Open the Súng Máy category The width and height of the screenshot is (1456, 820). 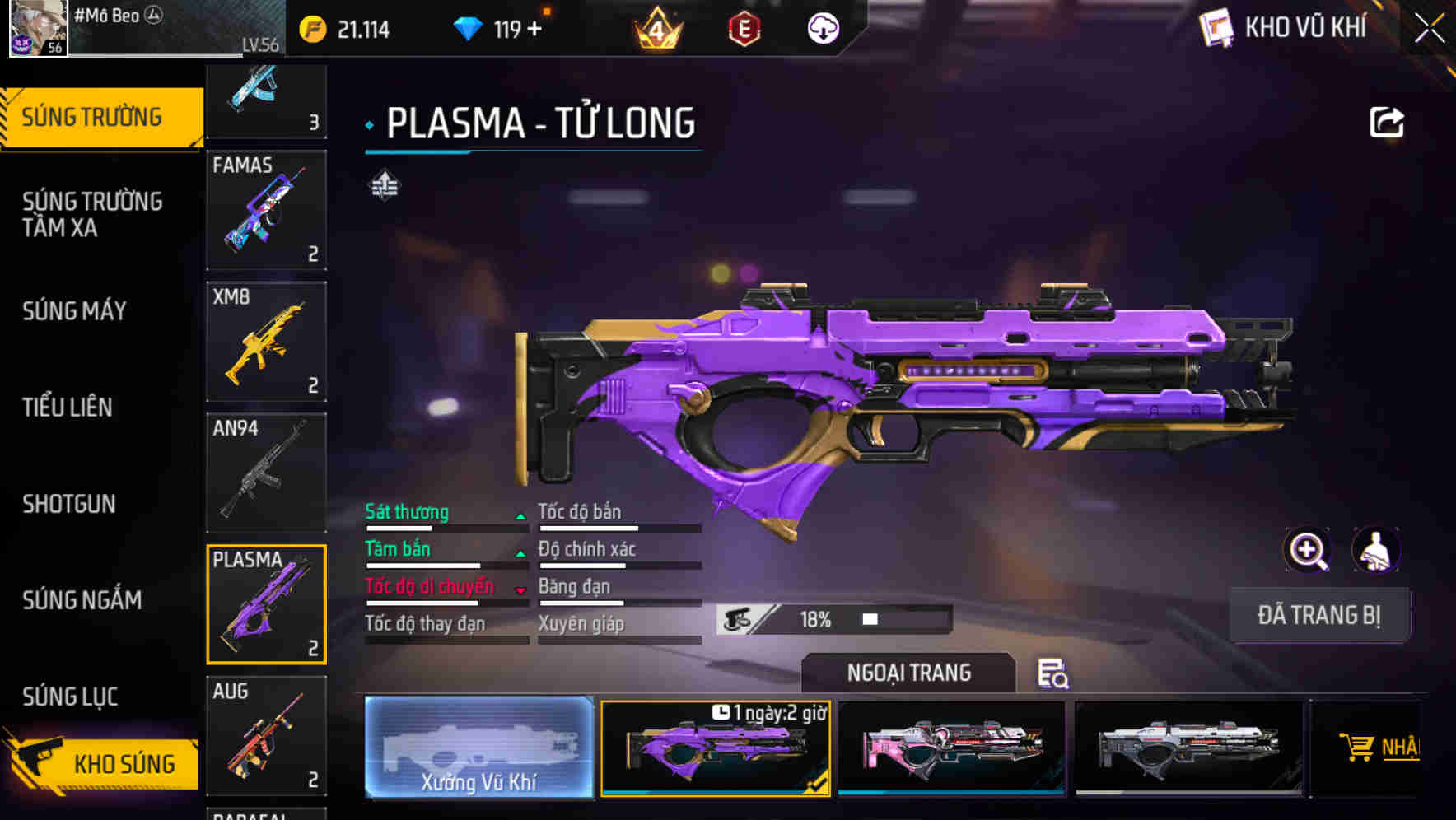click(75, 311)
